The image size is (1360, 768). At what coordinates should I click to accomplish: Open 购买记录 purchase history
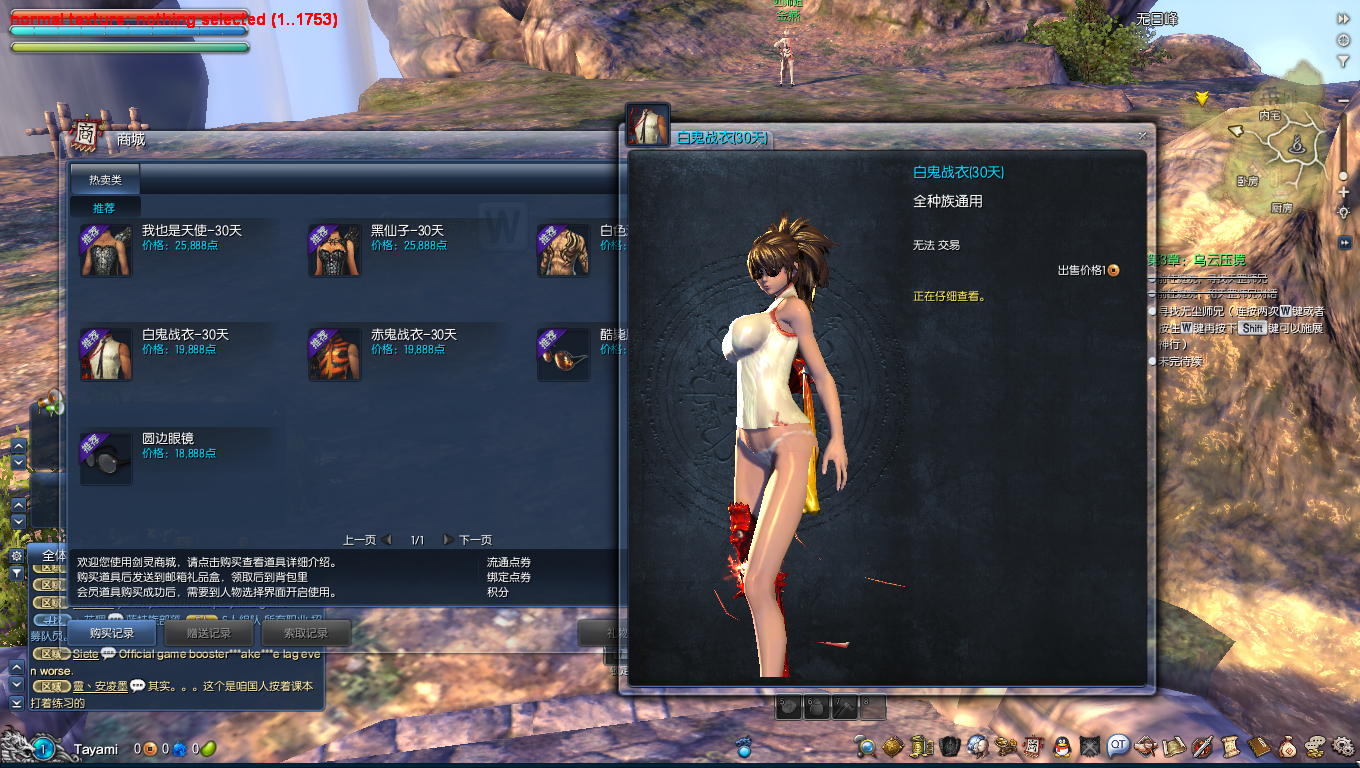pyautogui.click(x=111, y=633)
